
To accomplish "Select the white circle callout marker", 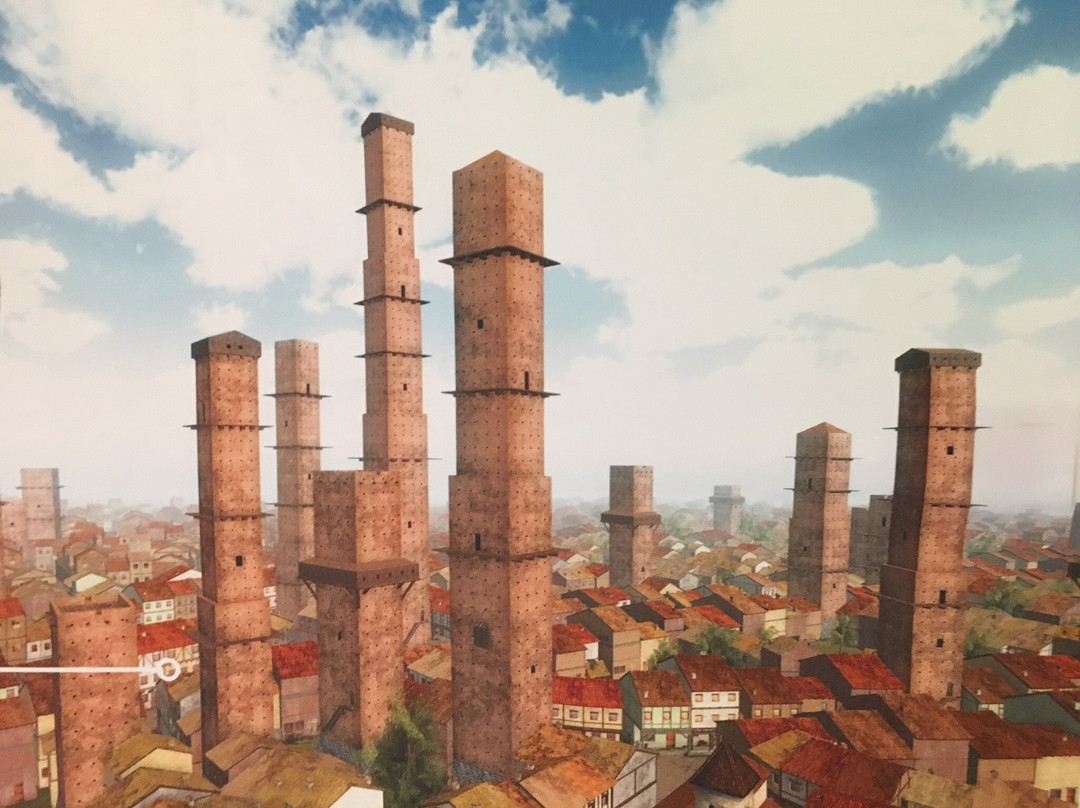I will [168, 669].
